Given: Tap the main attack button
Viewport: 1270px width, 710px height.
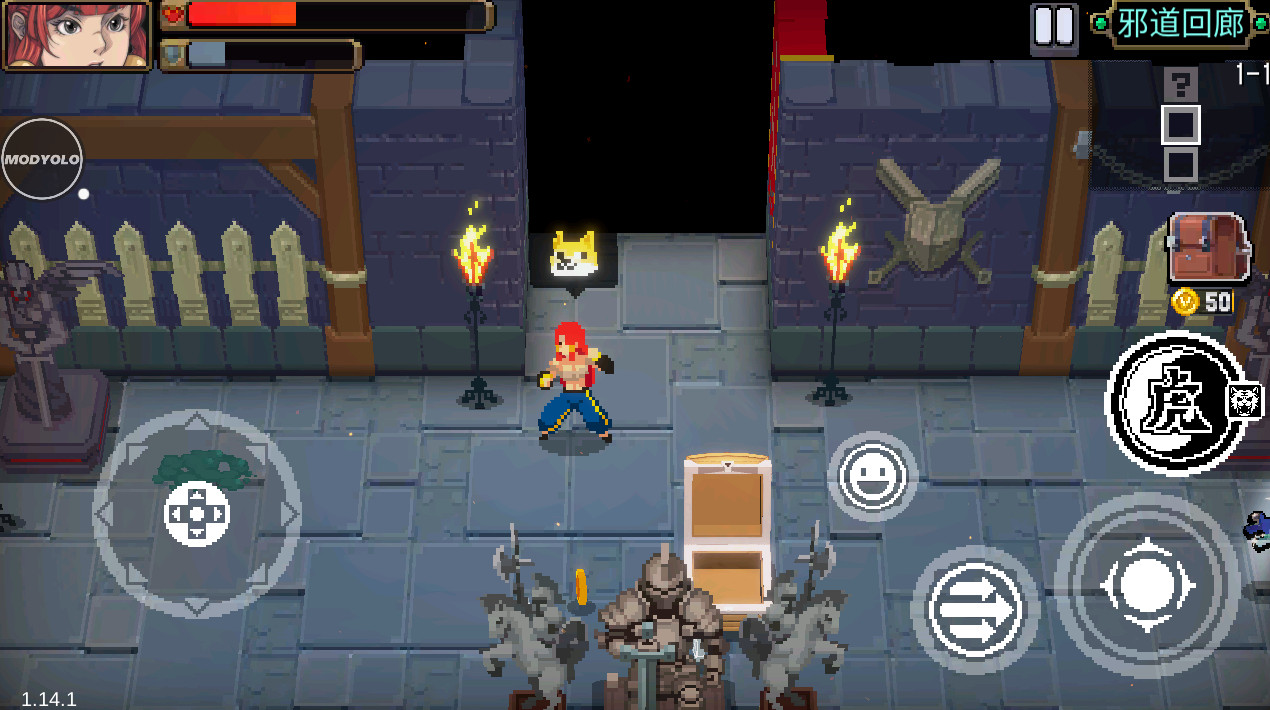Looking at the screenshot, I should point(1147,586).
